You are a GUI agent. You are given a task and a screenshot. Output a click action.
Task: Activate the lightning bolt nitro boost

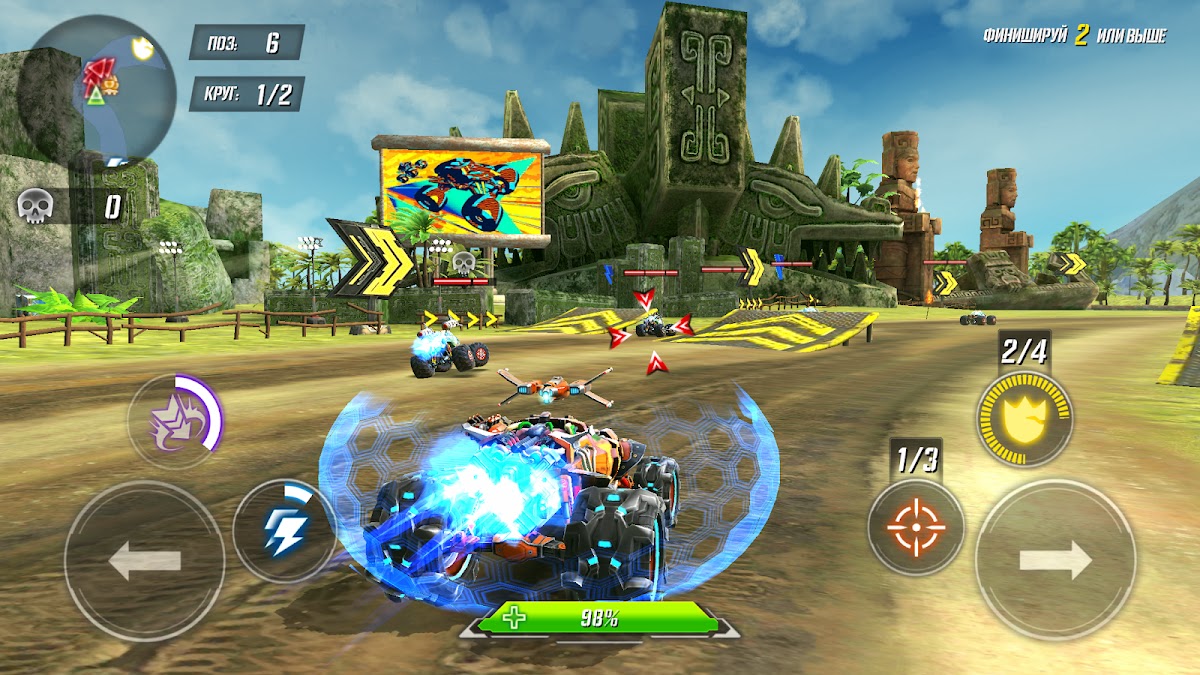(284, 532)
